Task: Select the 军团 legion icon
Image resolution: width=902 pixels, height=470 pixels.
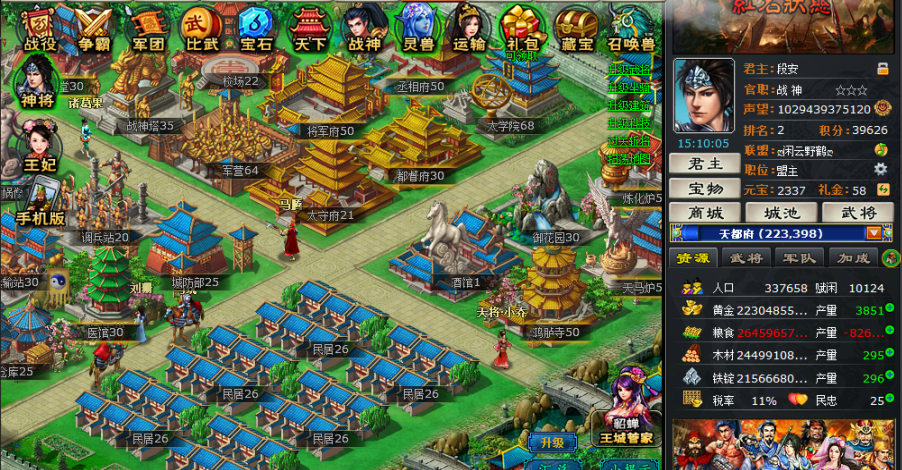Action: pos(148,27)
